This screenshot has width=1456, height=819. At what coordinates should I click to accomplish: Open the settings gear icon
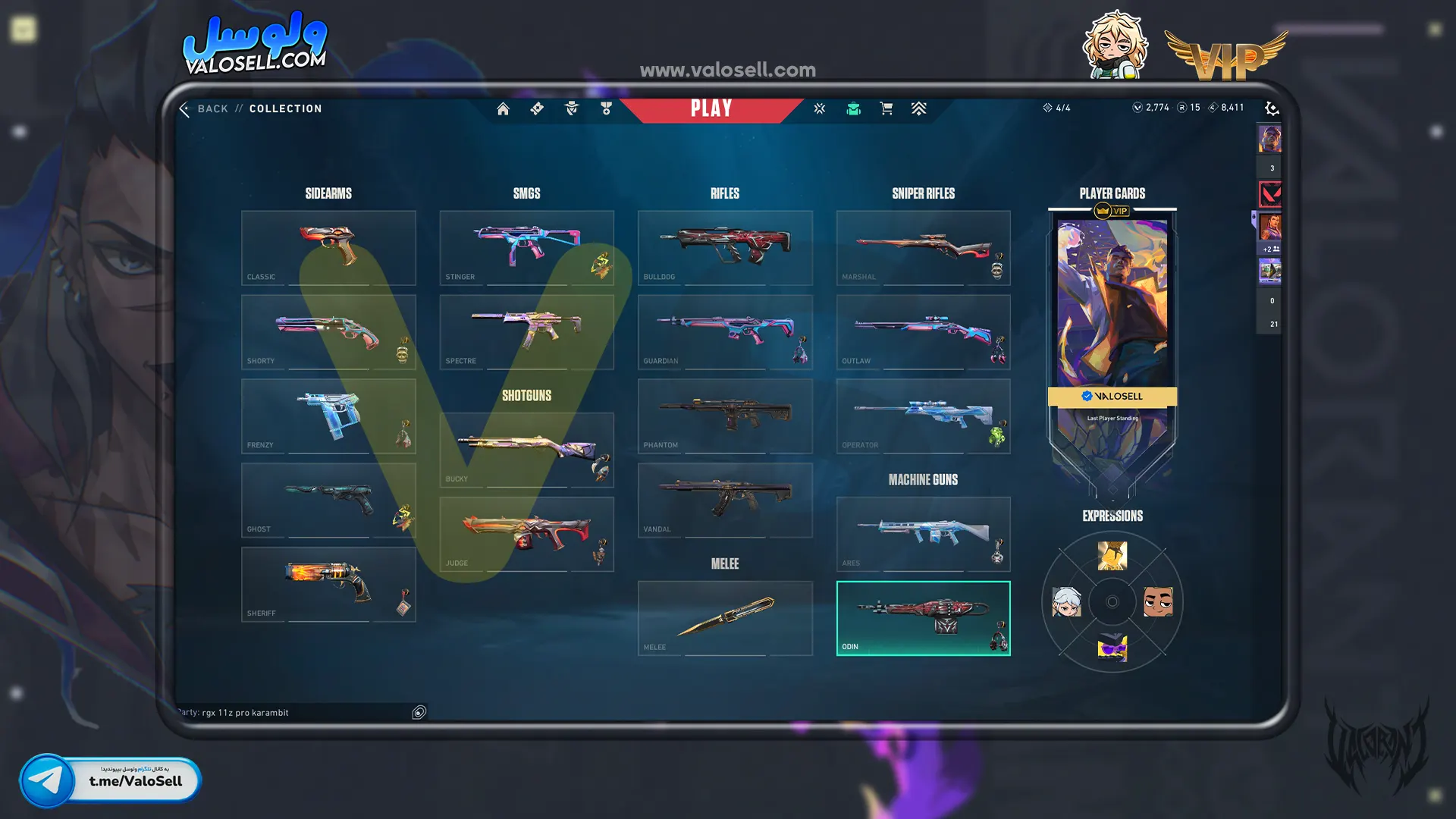[1272, 108]
